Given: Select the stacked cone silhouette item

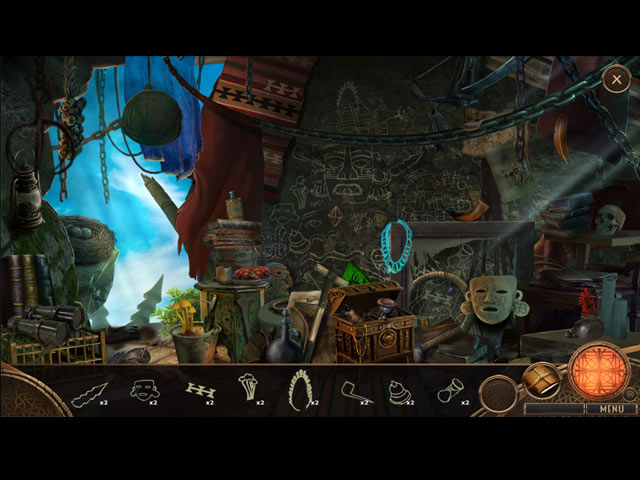Looking at the screenshot, I should point(398,389).
